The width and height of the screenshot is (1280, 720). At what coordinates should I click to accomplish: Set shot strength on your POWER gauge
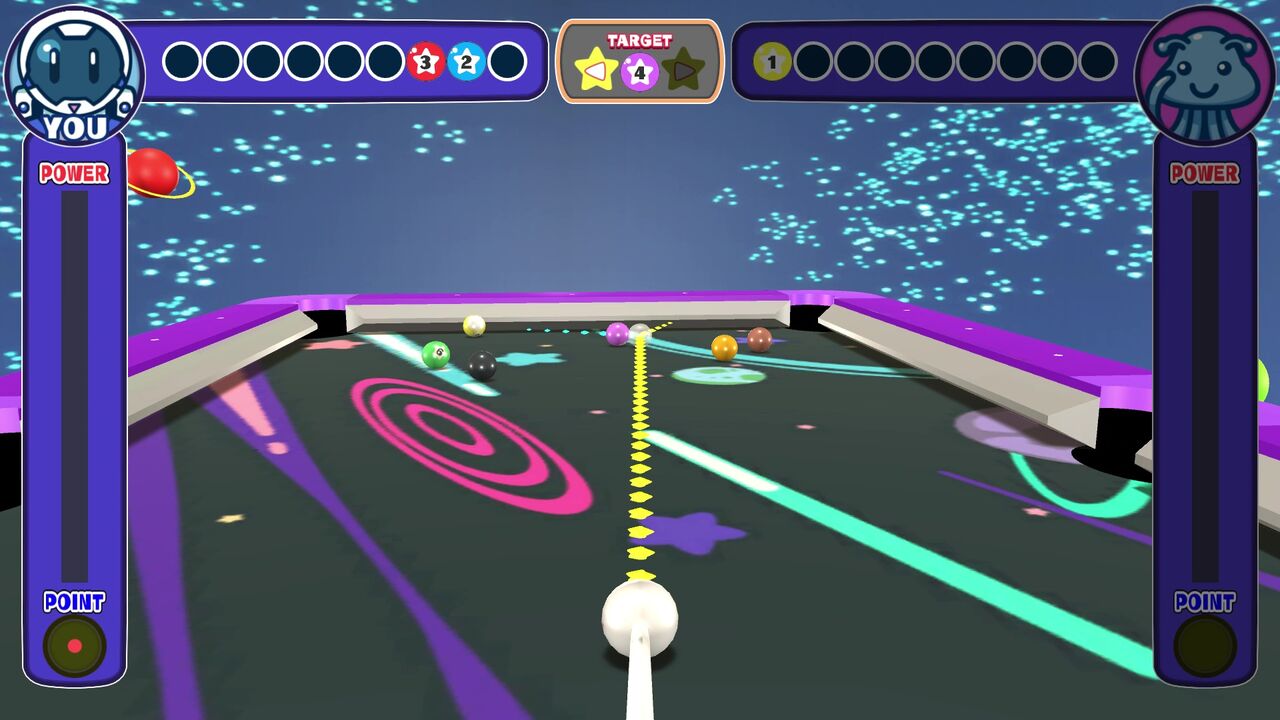[x=73, y=380]
